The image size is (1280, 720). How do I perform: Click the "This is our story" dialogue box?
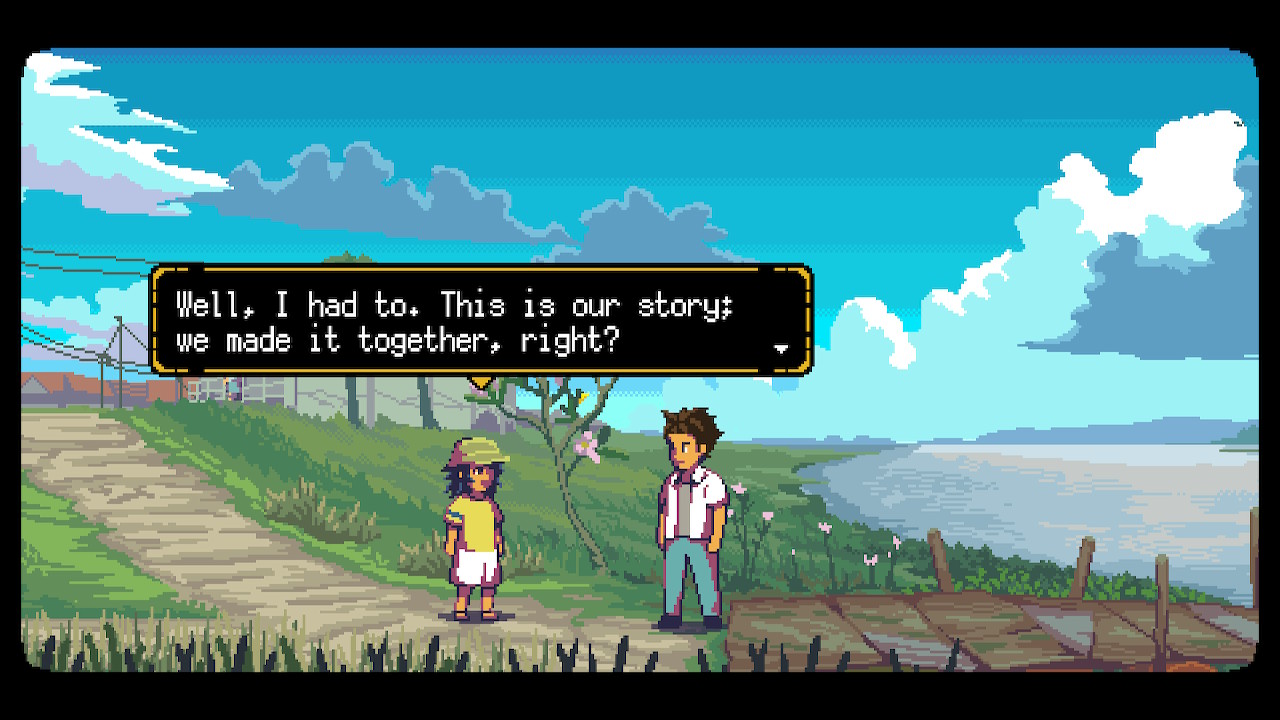coord(480,320)
